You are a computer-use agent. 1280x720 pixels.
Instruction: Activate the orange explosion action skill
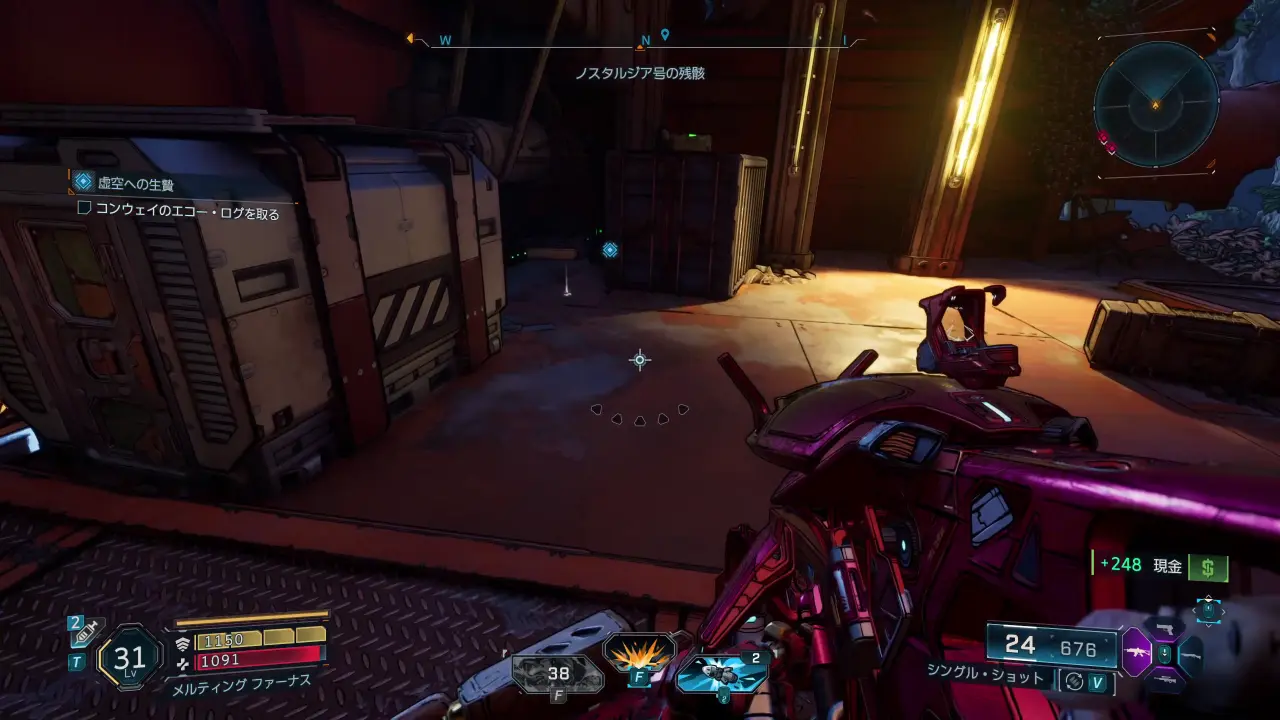pyautogui.click(x=638, y=655)
